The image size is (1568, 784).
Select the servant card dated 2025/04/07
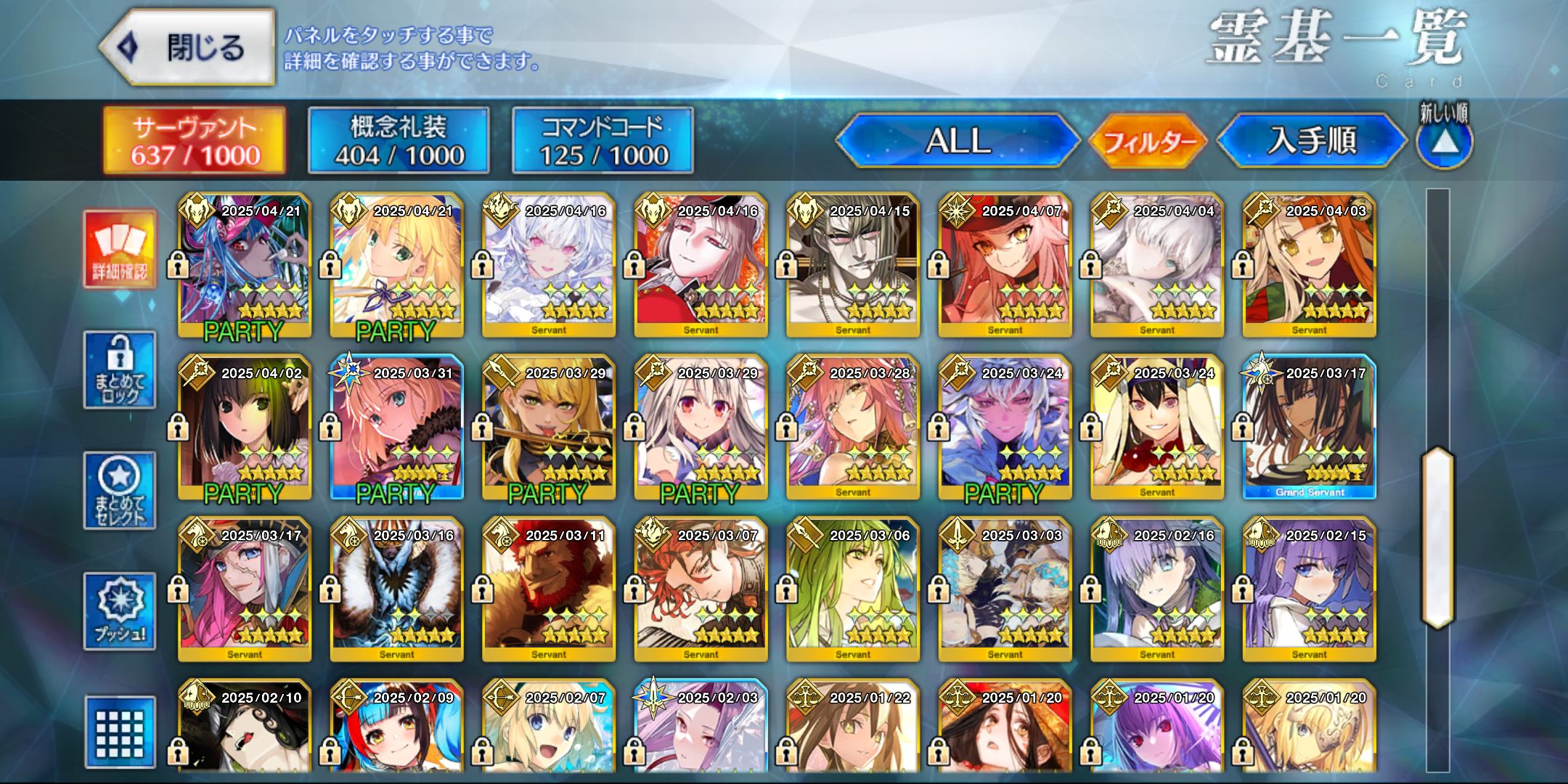[1005, 266]
